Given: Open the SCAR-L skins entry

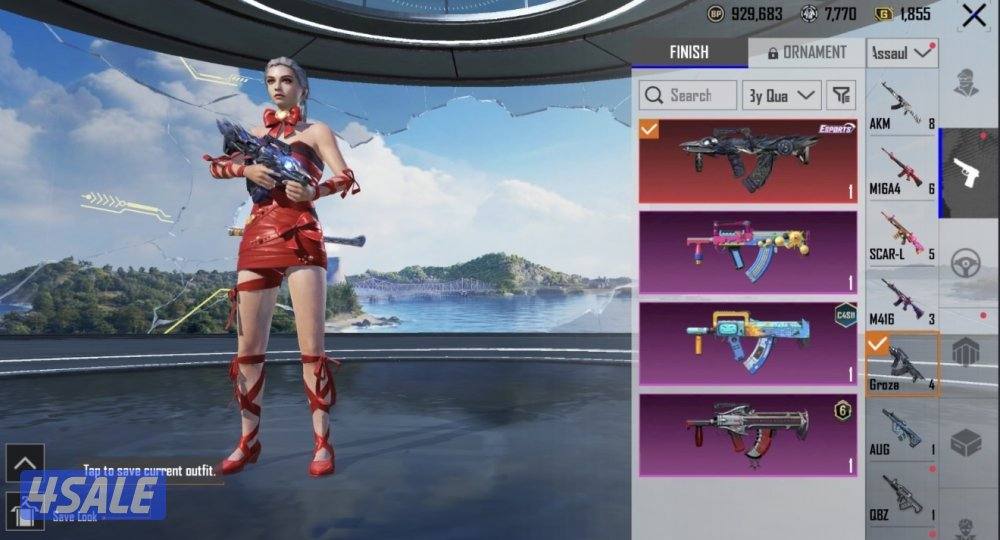Looking at the screenshot, I should coord(902,235).
